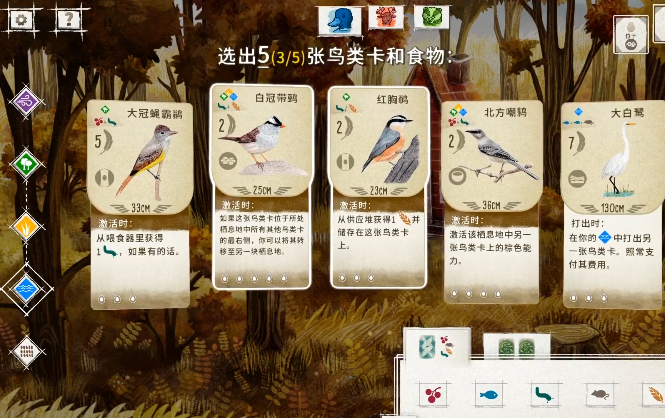Viewport: 665px width, 418px height.
Task: Open the gear settings menu
Action: click(x=20, y=17)
